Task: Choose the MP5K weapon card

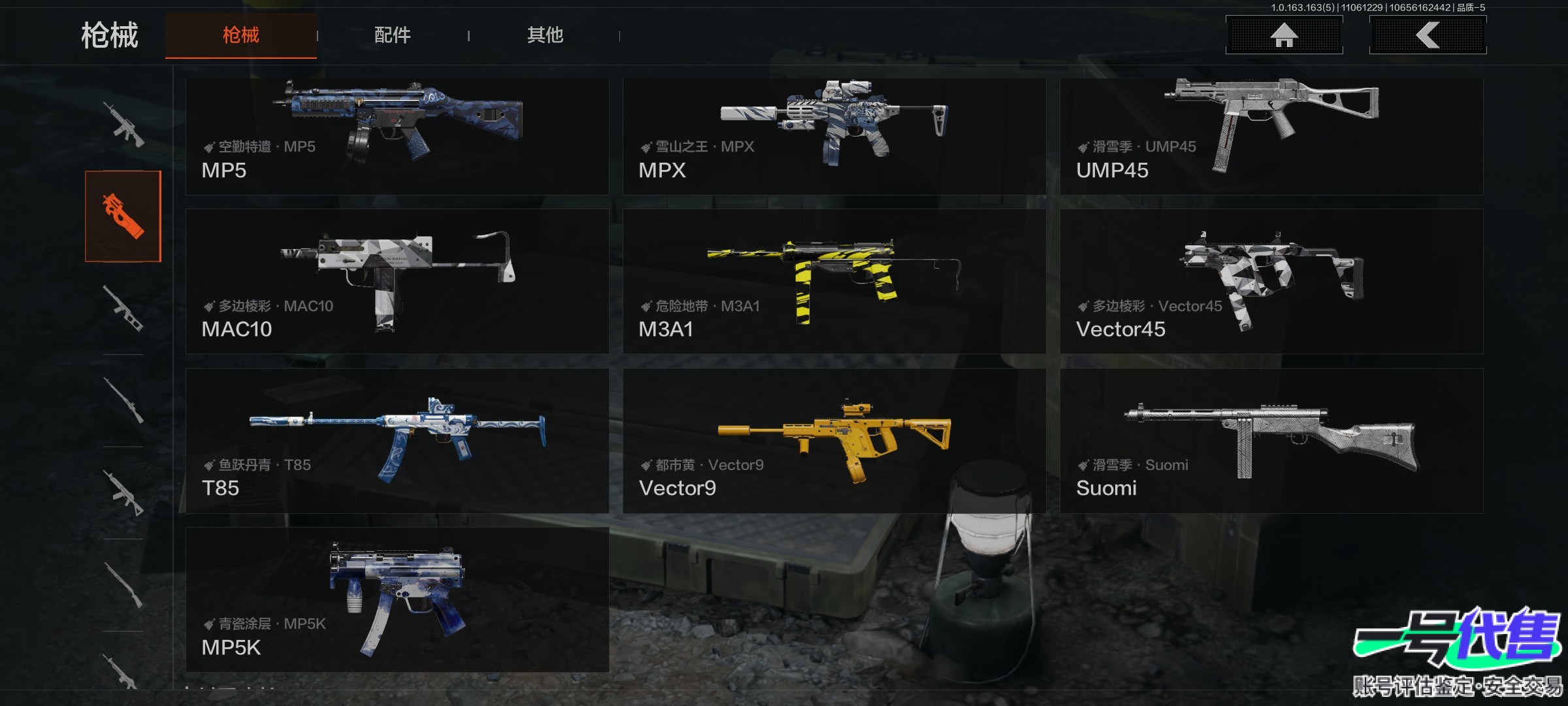Action: coord(397,599)
